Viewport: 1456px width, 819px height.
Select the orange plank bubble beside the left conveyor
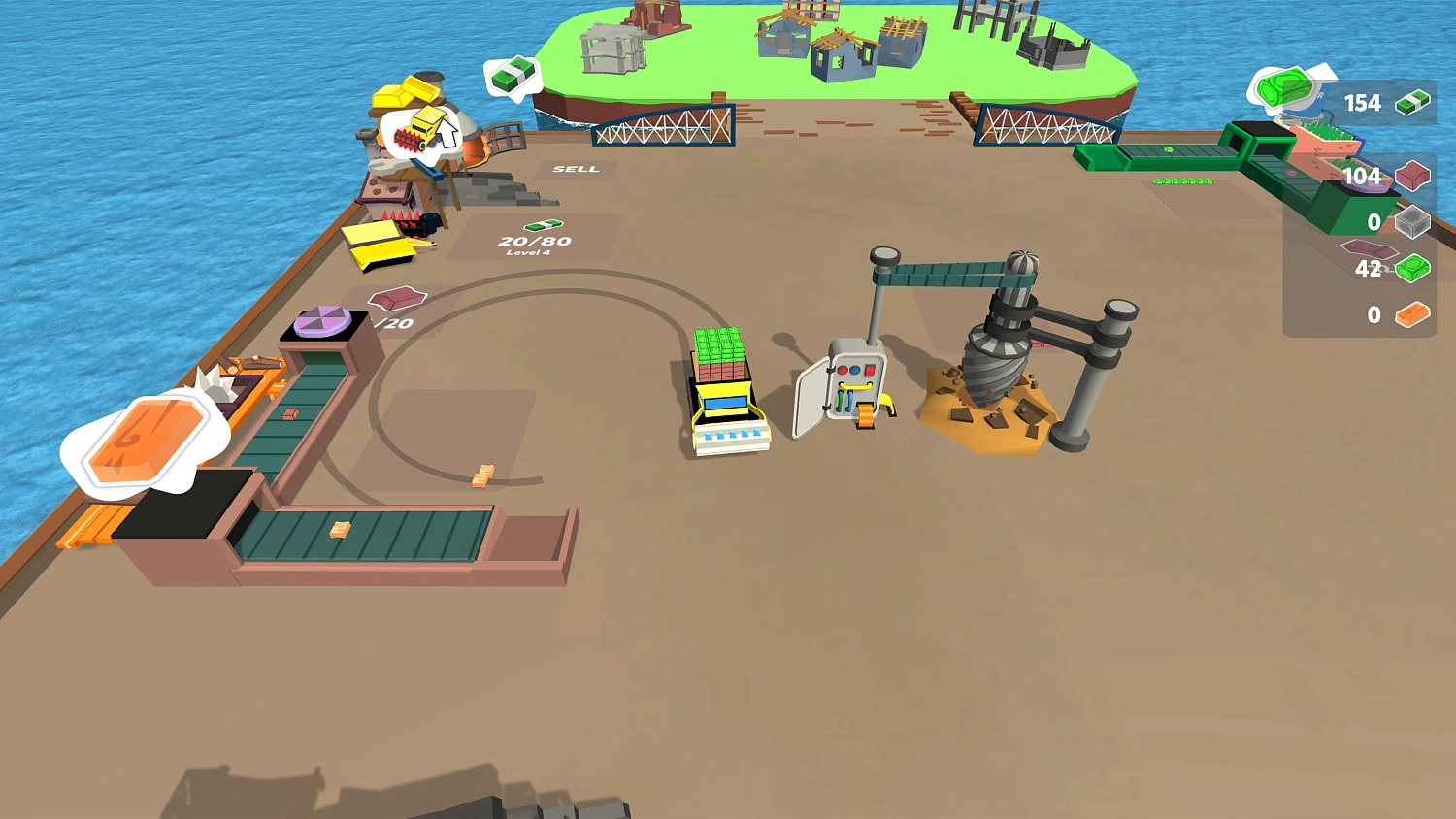(x=146, y=442)
